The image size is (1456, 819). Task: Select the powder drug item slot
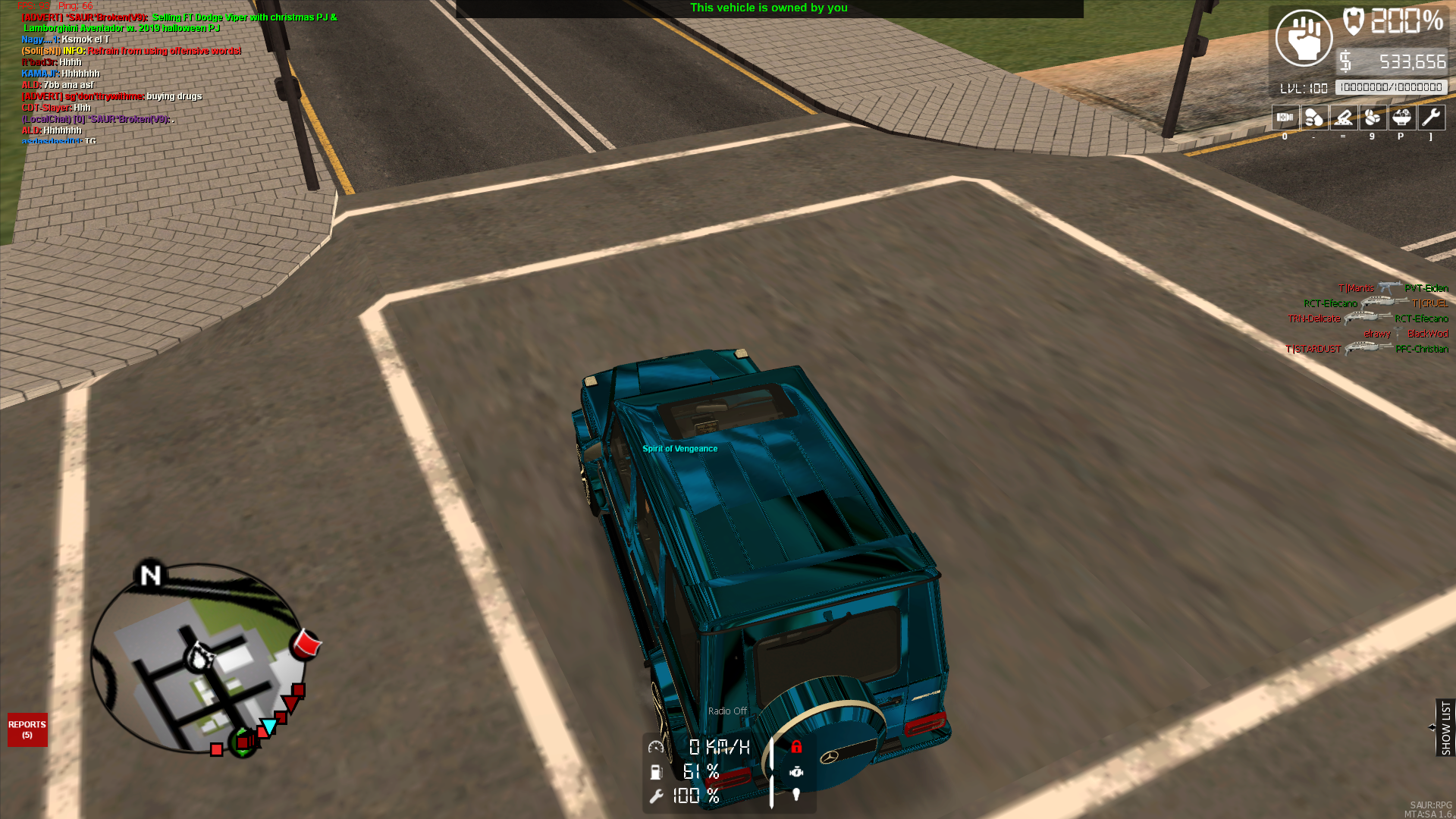[1343, 118]
